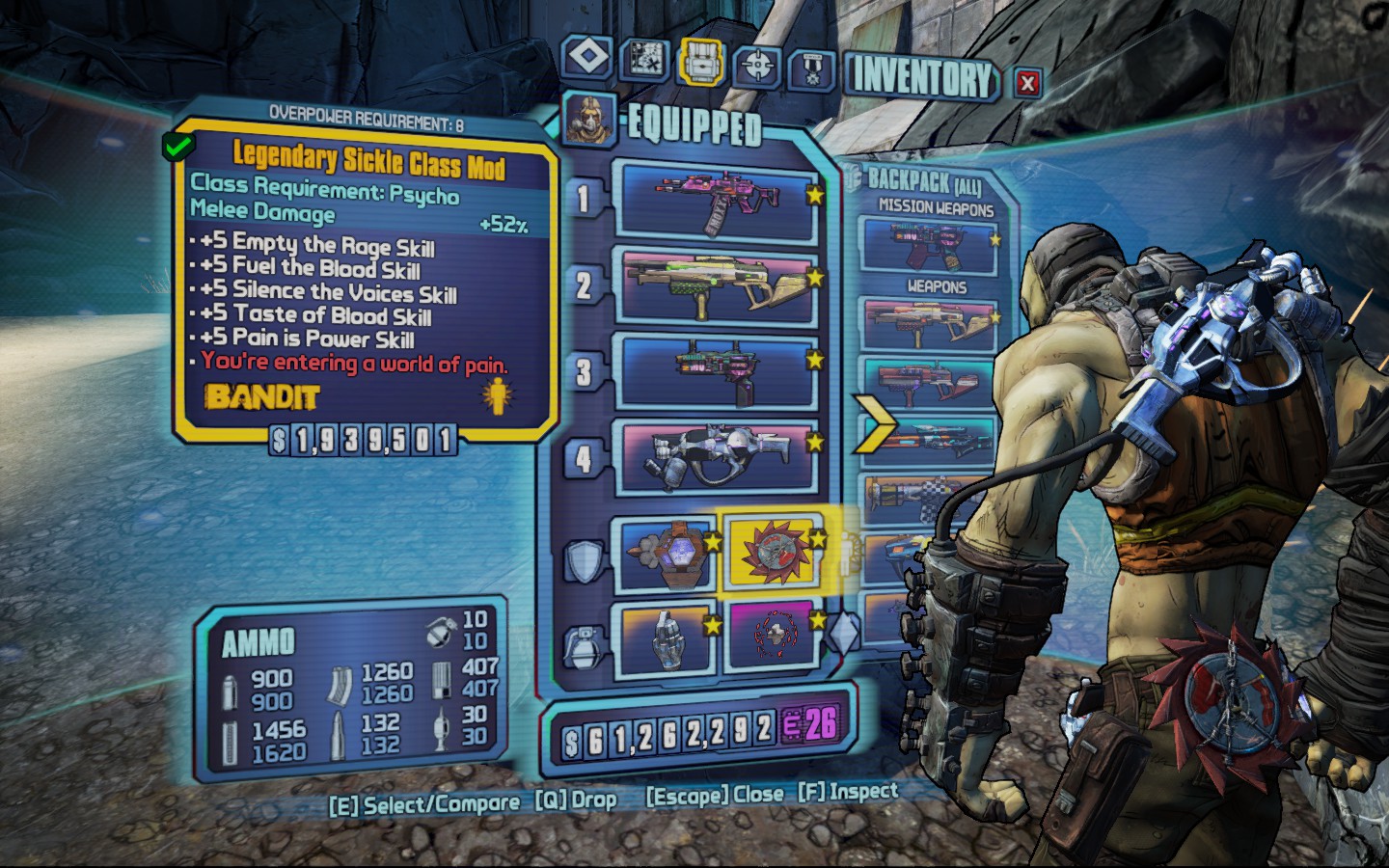Choose the equipped grenade mod slot
Screen dimensions: 1389x868
point(664,637)
